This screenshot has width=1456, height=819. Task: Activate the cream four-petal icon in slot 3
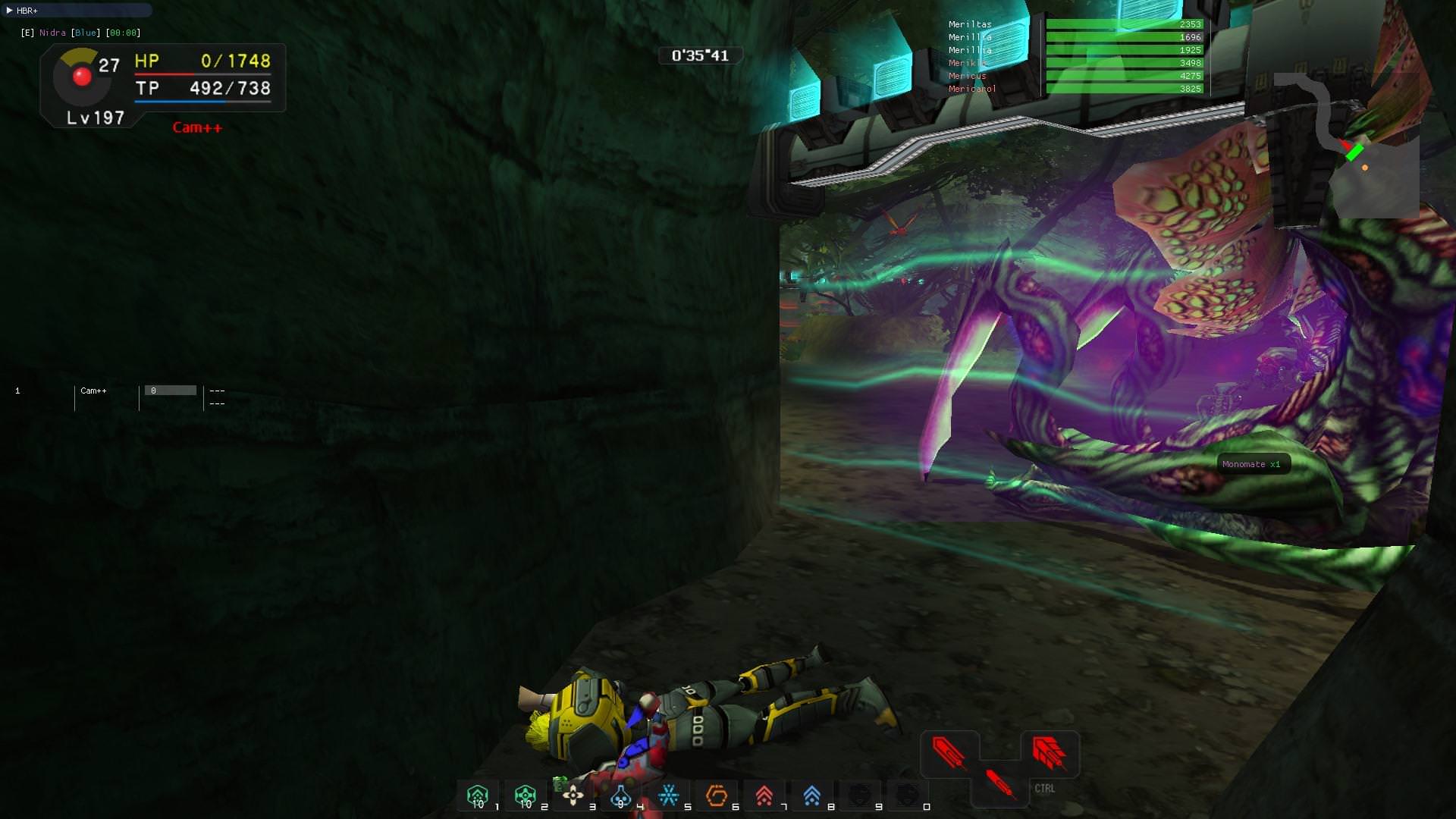(573, 795)
